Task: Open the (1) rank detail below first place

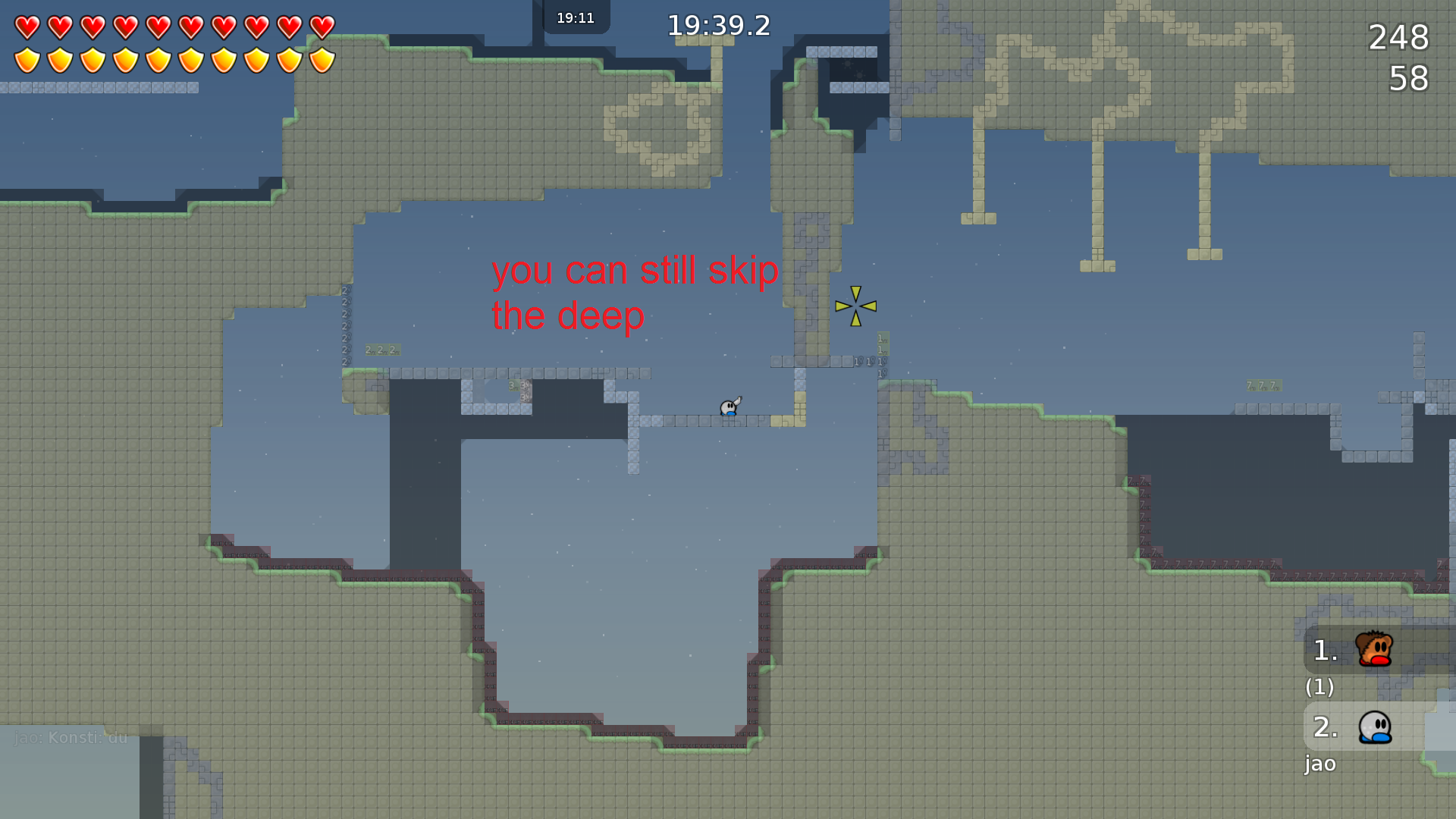Action: 1320,688
